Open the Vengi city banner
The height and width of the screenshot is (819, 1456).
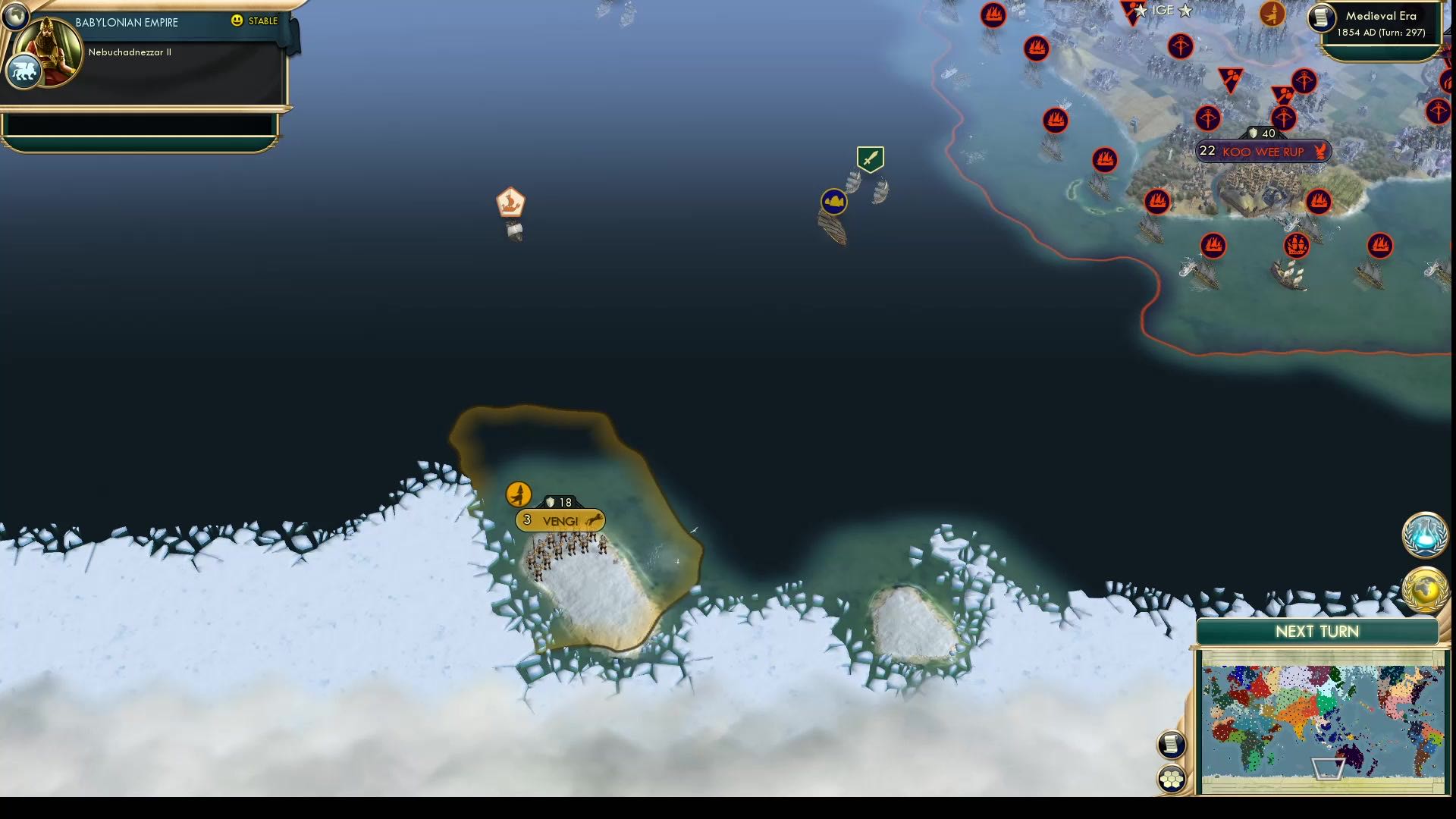pyautogui.click(x=559, y=520)
